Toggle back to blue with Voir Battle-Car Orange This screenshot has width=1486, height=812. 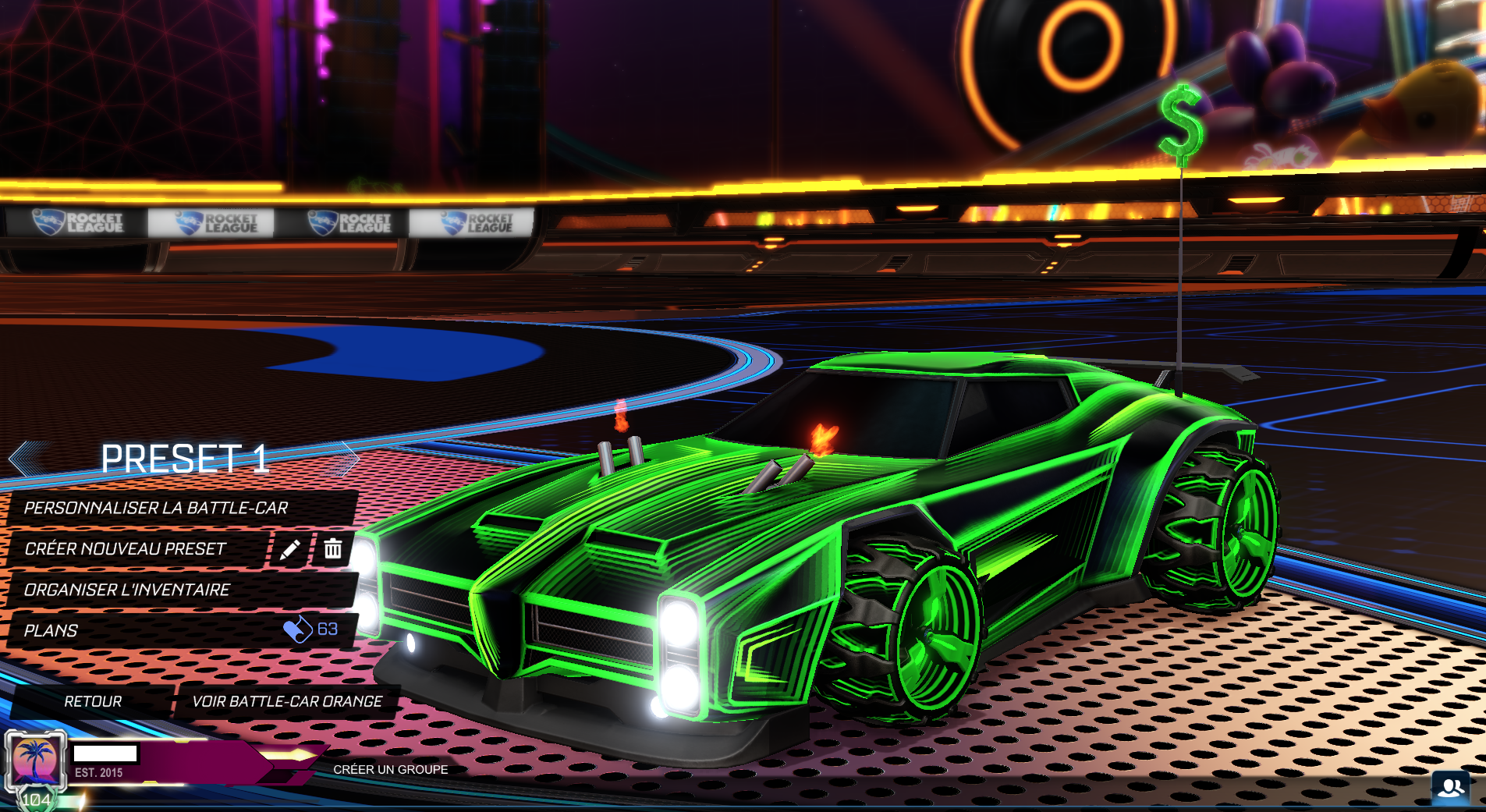click(288, 701)
